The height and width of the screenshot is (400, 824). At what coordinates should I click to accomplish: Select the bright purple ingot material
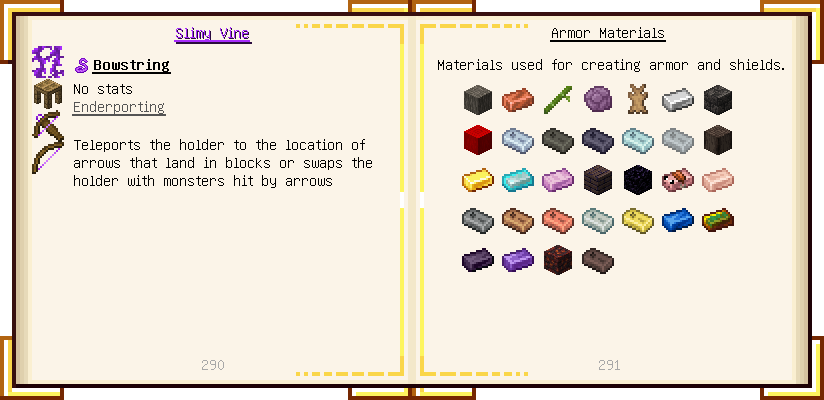[518, 260]
